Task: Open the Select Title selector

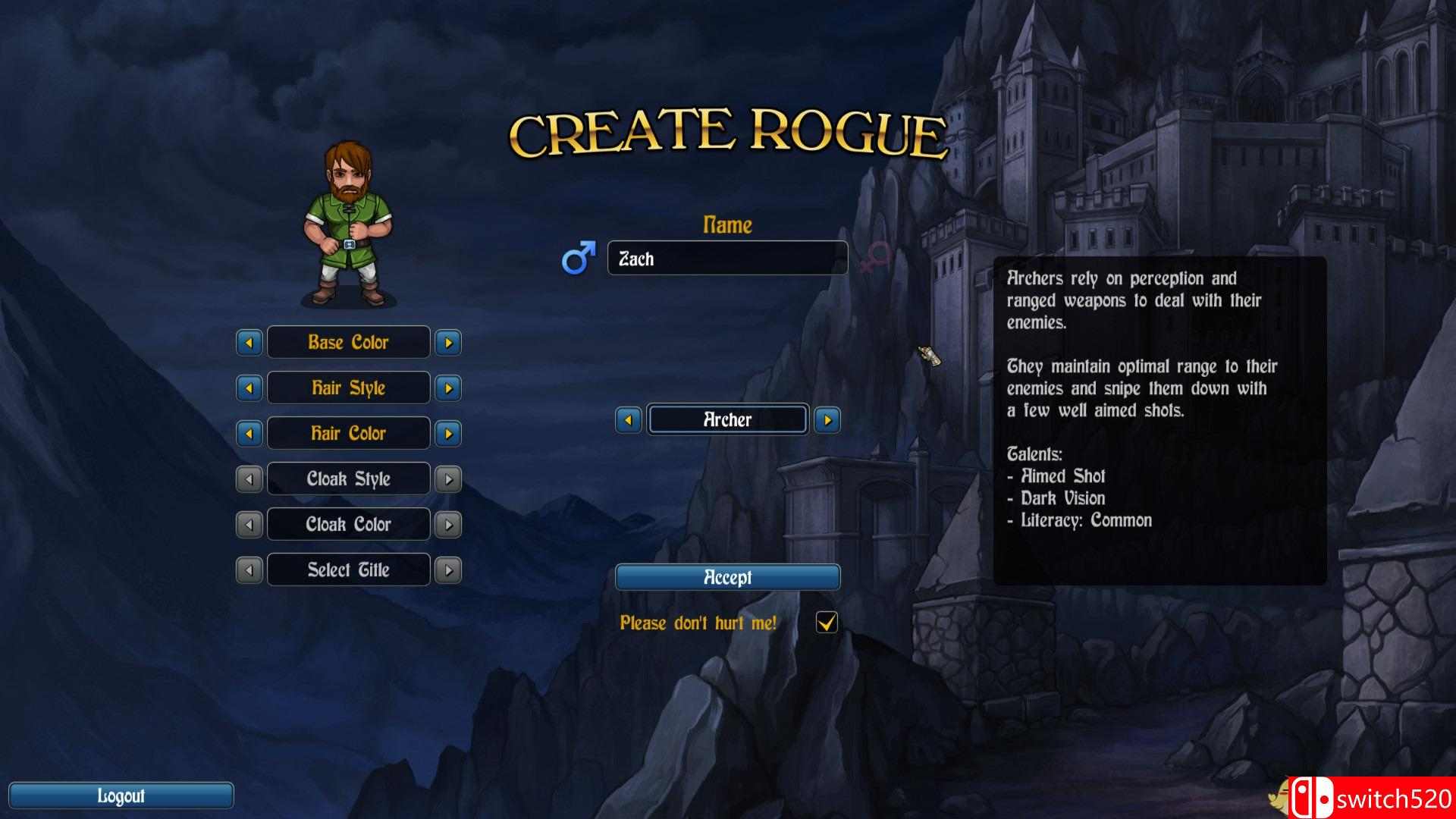Action: [x=348, y=570]
